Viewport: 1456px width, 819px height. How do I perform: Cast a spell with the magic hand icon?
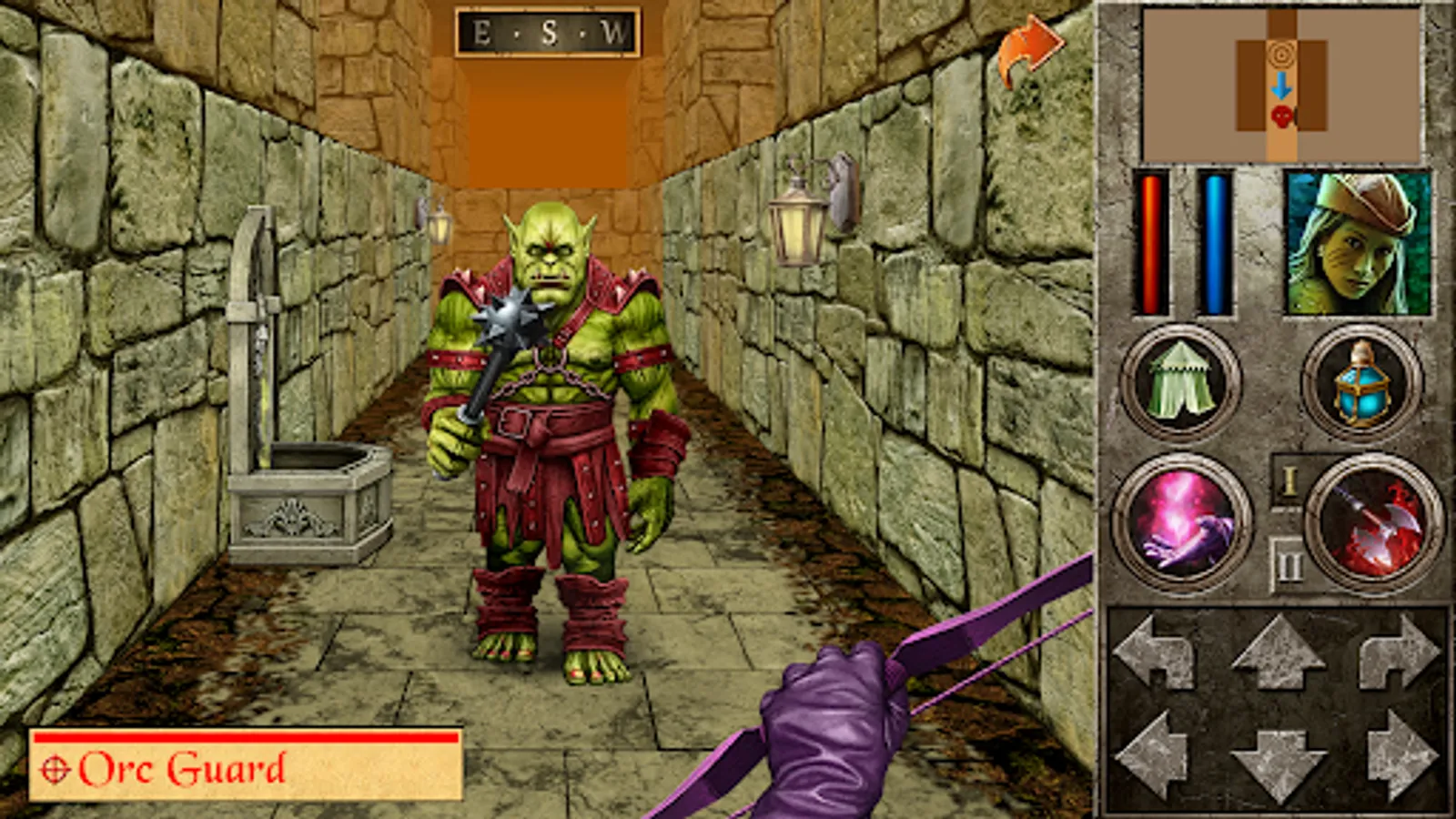click(x=1182, y=521)
